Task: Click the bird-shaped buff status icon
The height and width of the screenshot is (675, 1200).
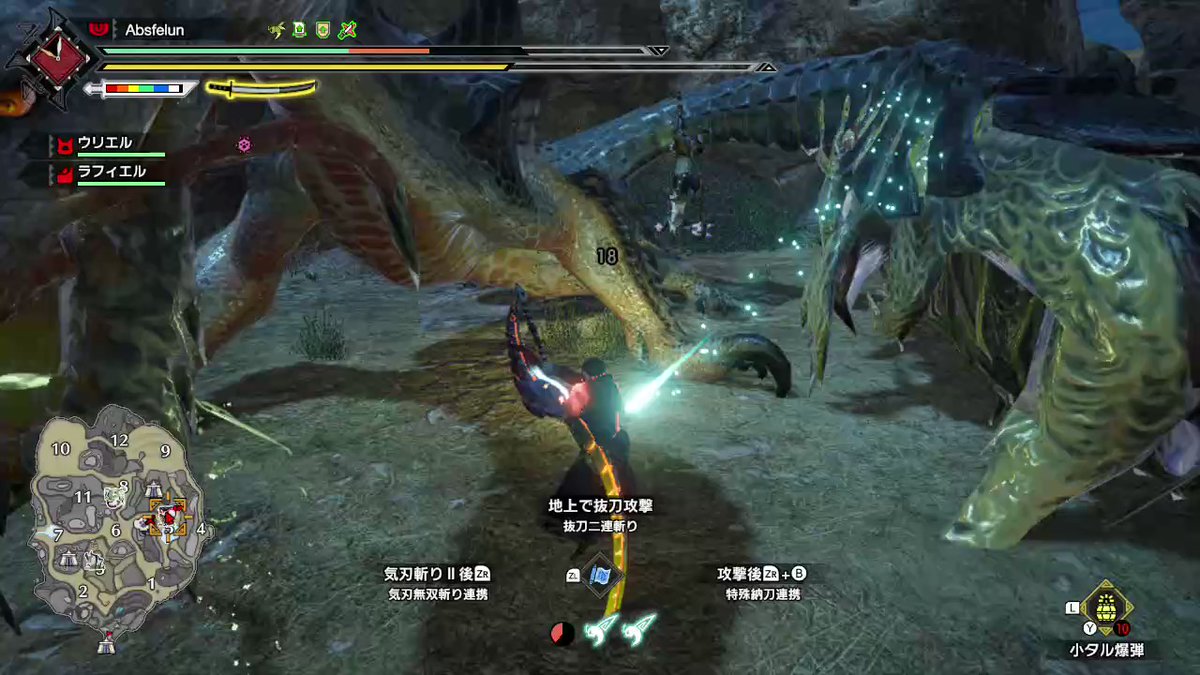Action: pos(277,31)
